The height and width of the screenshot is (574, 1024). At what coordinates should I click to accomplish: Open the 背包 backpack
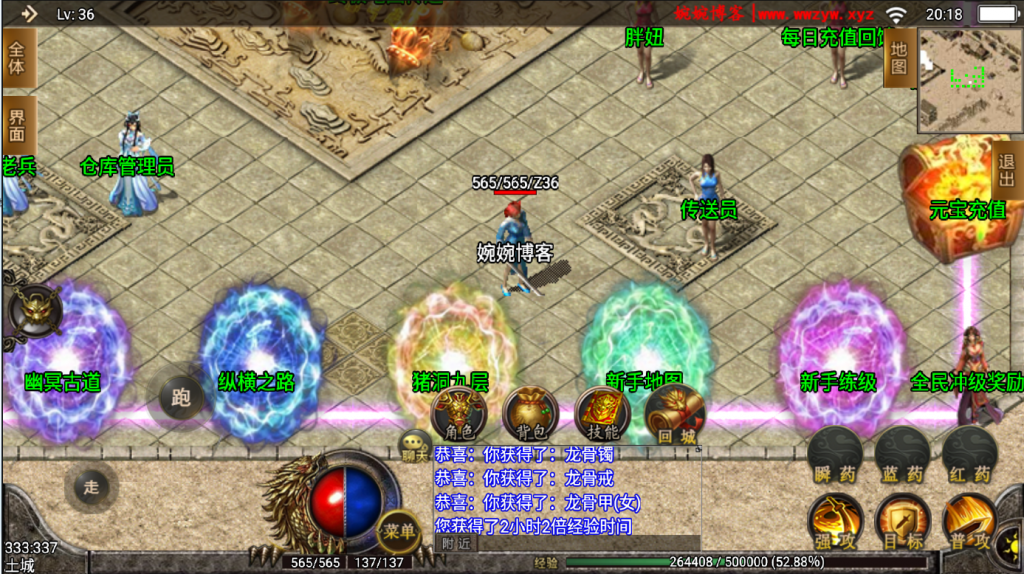coord(530,412)
